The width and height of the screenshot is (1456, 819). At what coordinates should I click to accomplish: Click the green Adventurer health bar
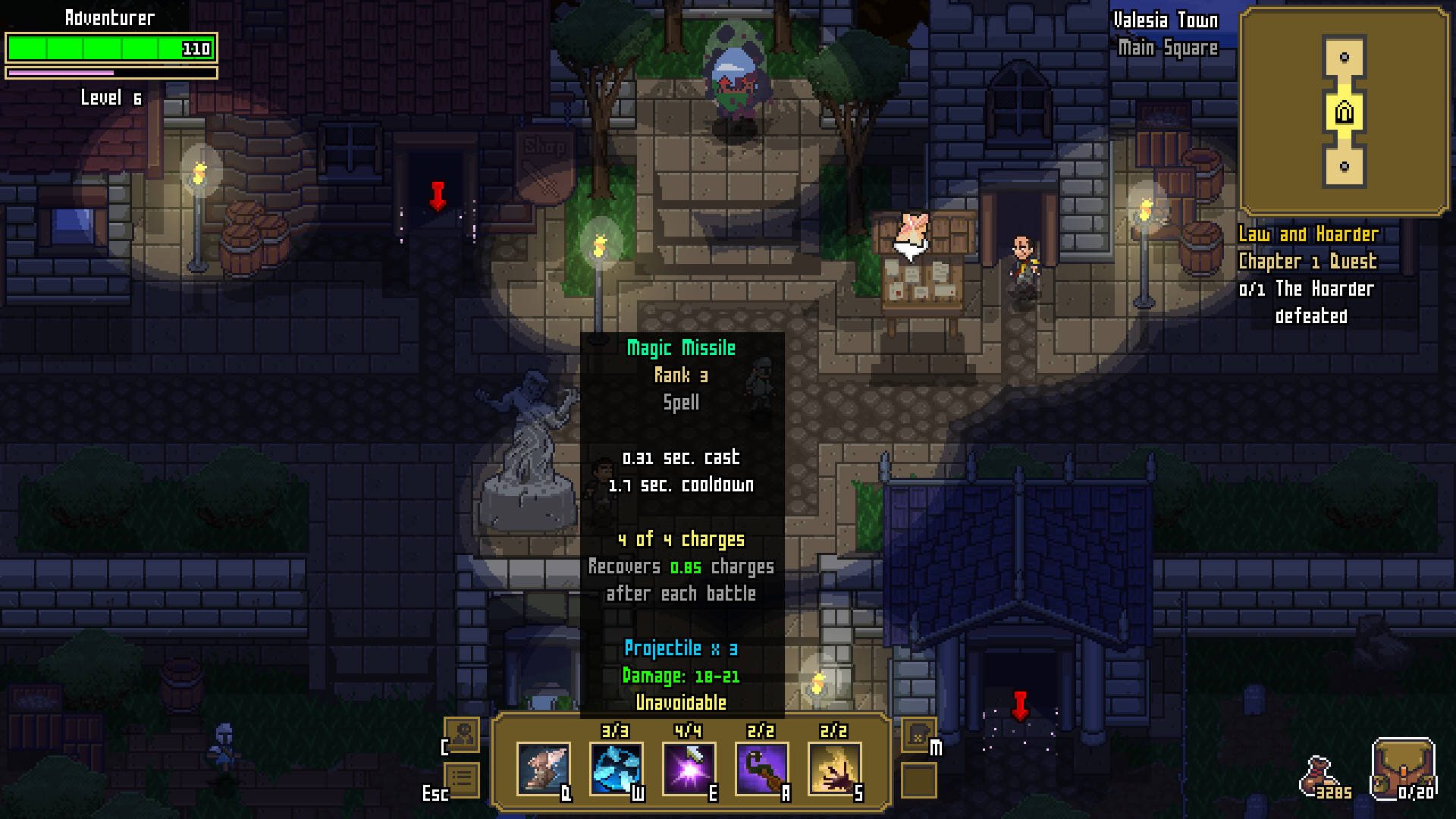[x=110, y=48]
